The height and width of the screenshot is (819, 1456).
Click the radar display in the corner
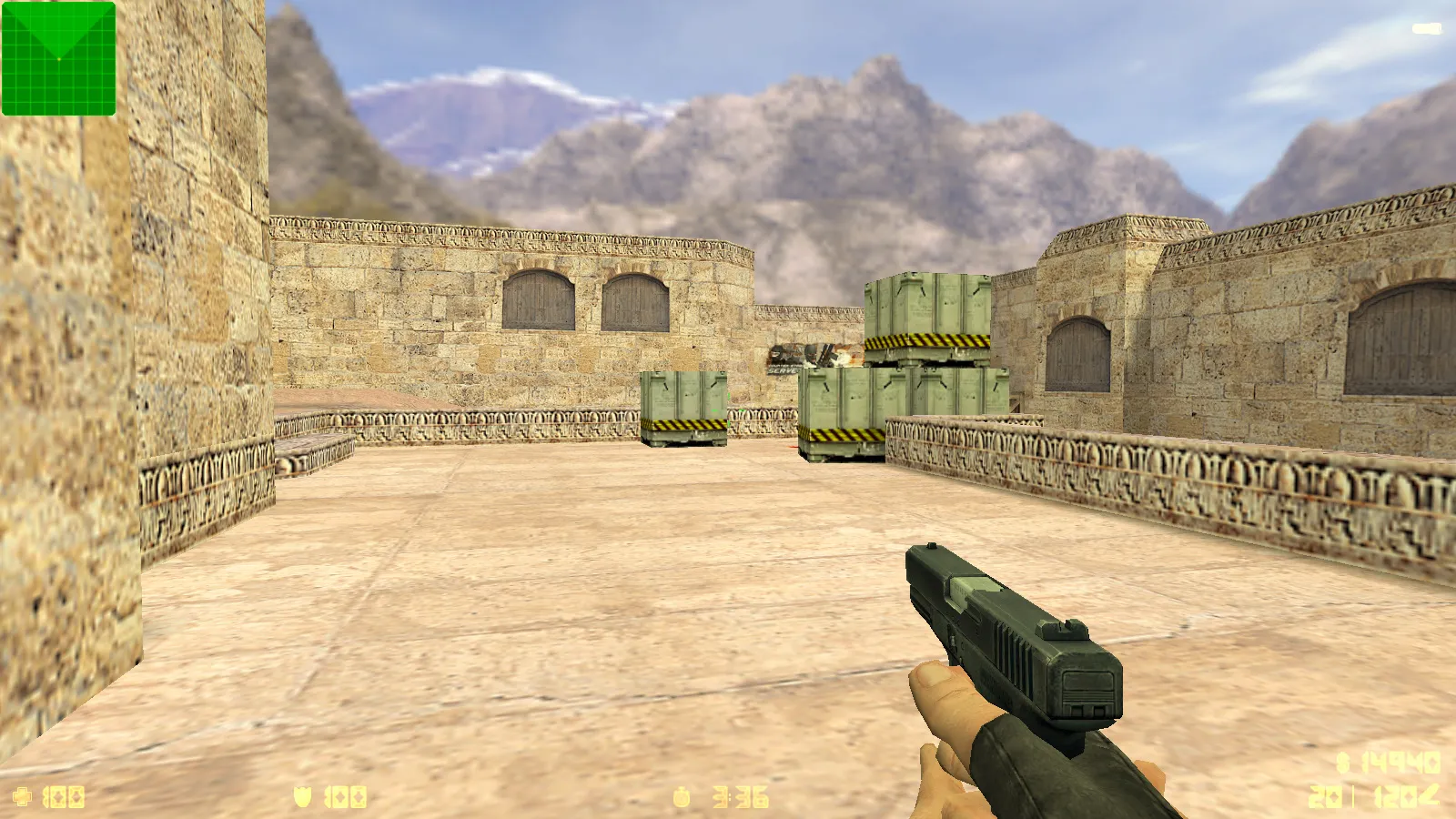pos(58,58)
